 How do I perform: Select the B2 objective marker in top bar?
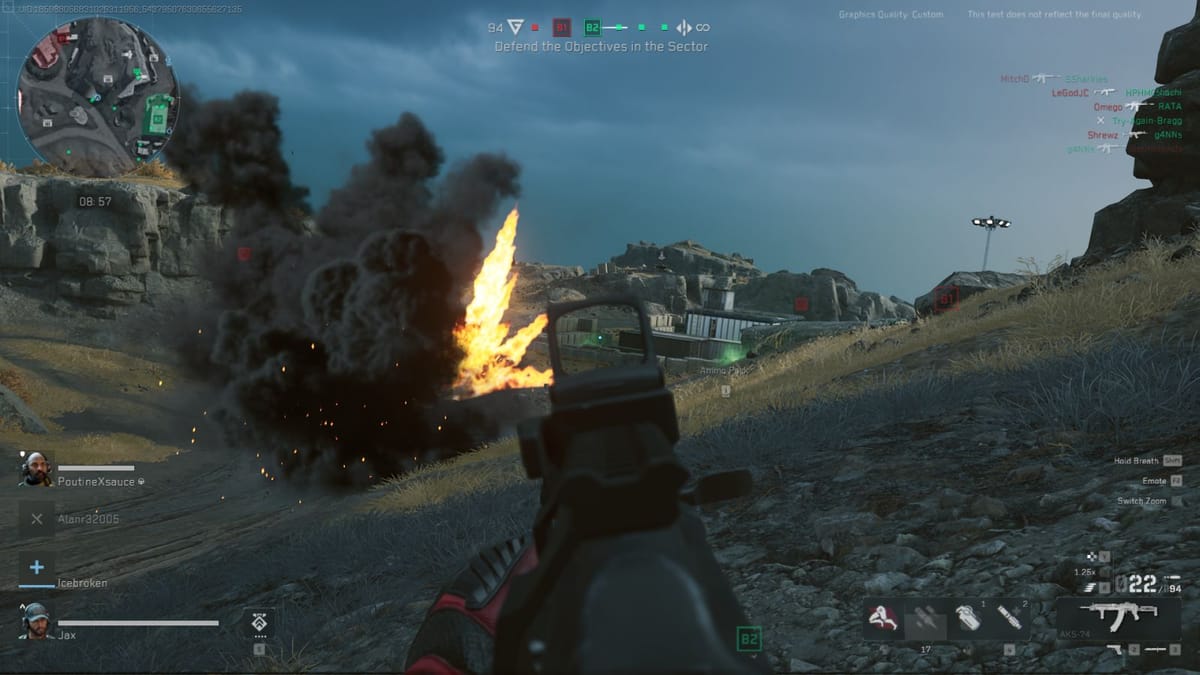(x=592, y=27)
